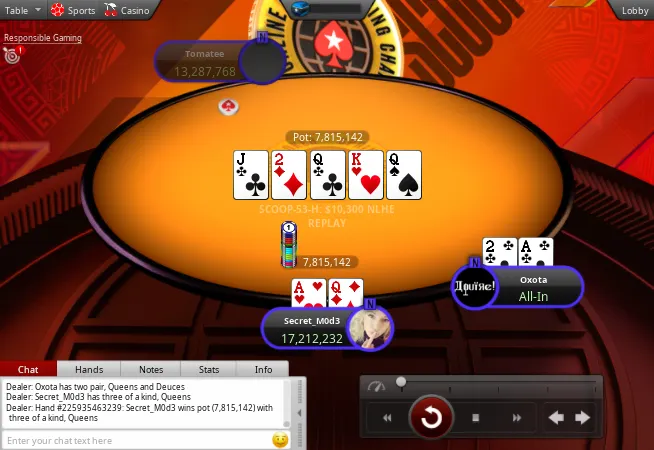654x450 pixels.
Task: Stop the hand replay
Action: (x=476, y=418)
